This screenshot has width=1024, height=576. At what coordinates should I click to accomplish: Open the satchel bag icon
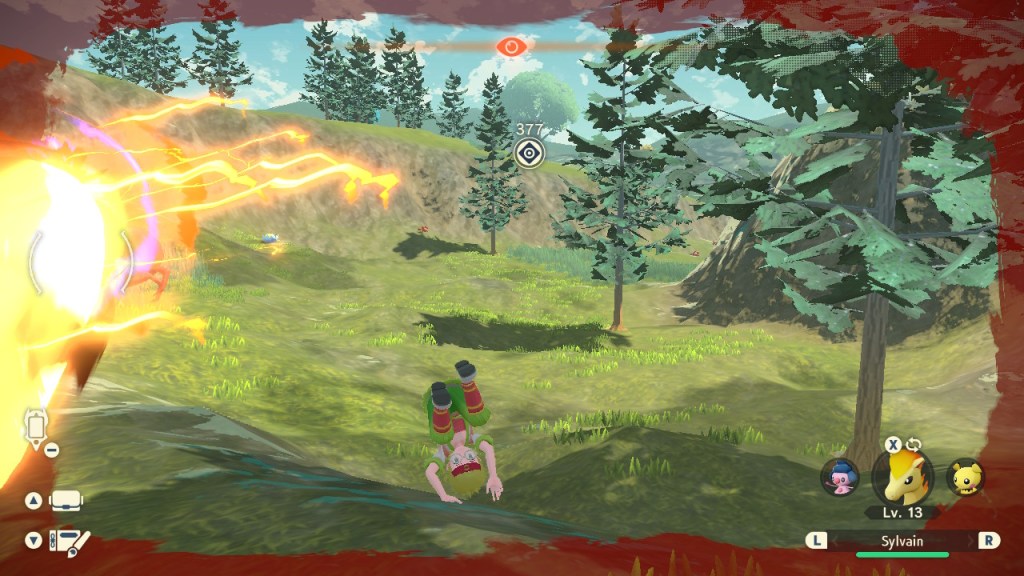tap(66, 500)
